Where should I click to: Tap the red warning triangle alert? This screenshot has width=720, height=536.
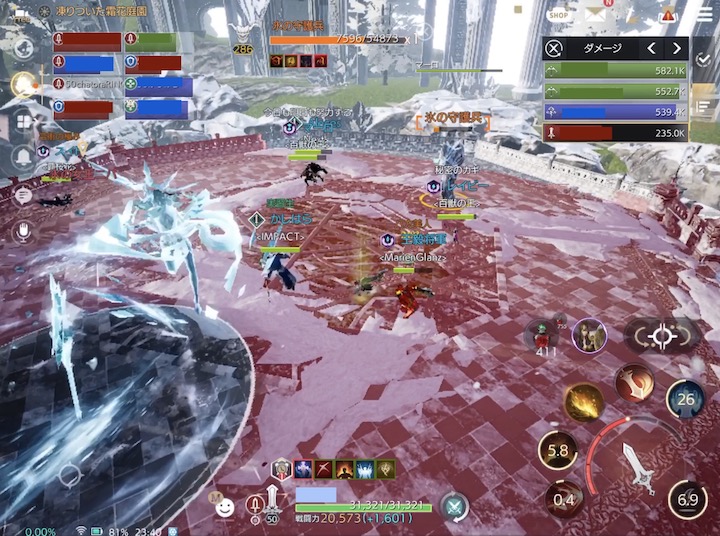[x=669, y=14]
